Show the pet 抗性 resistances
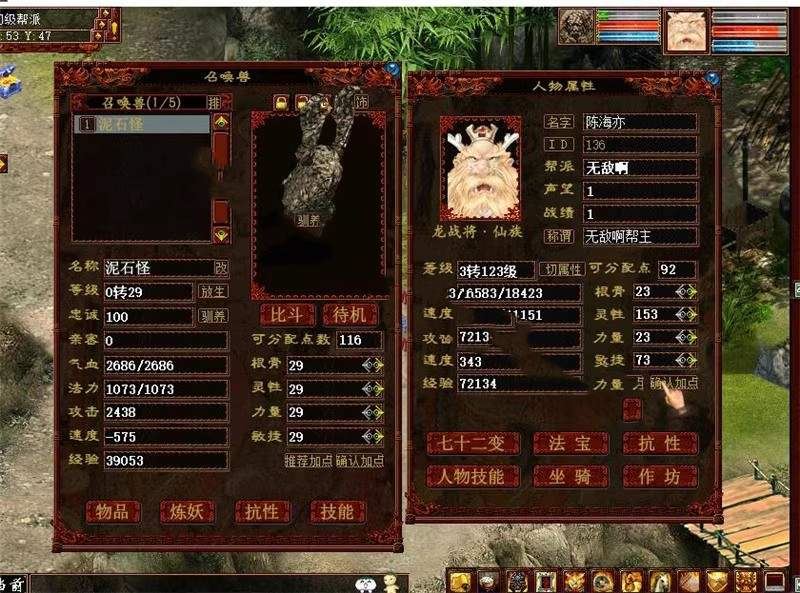The image size is (800, 593). 262,512
